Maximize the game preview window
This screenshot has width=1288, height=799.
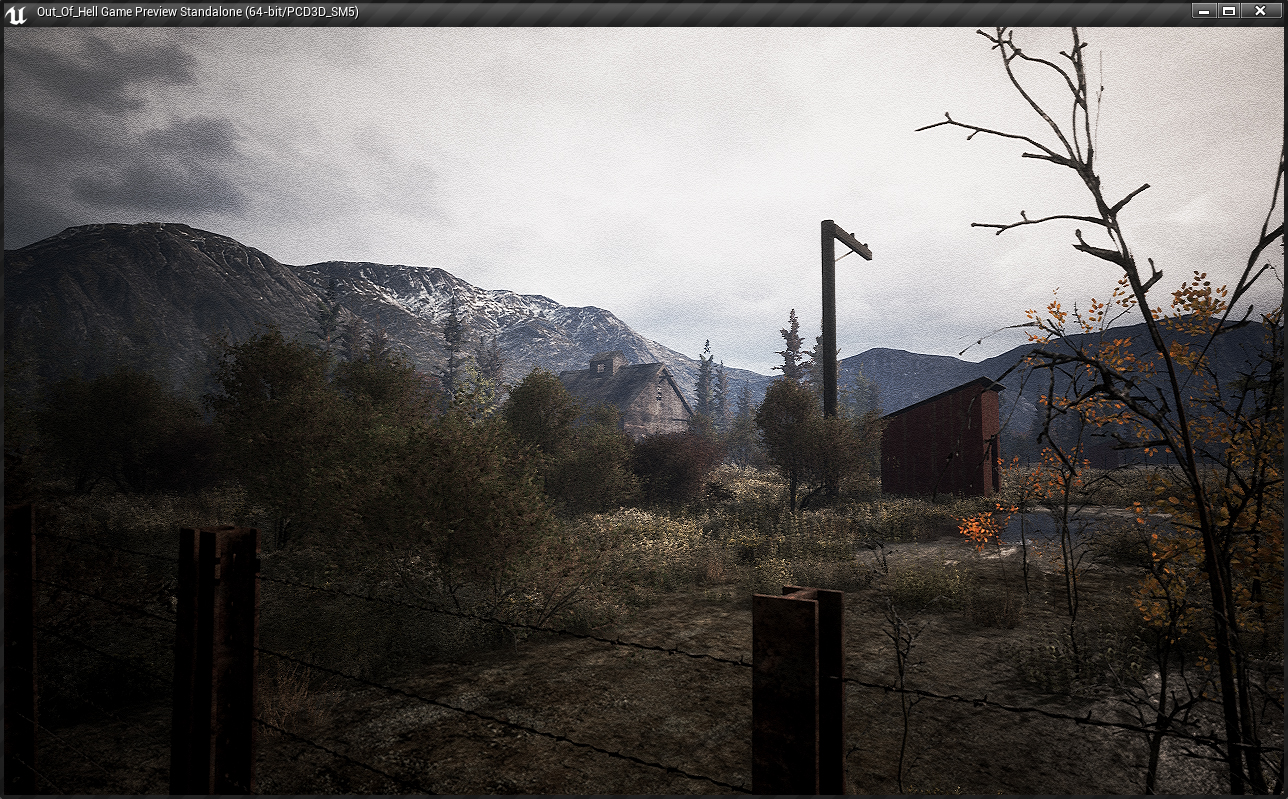tap(1229, 11)
